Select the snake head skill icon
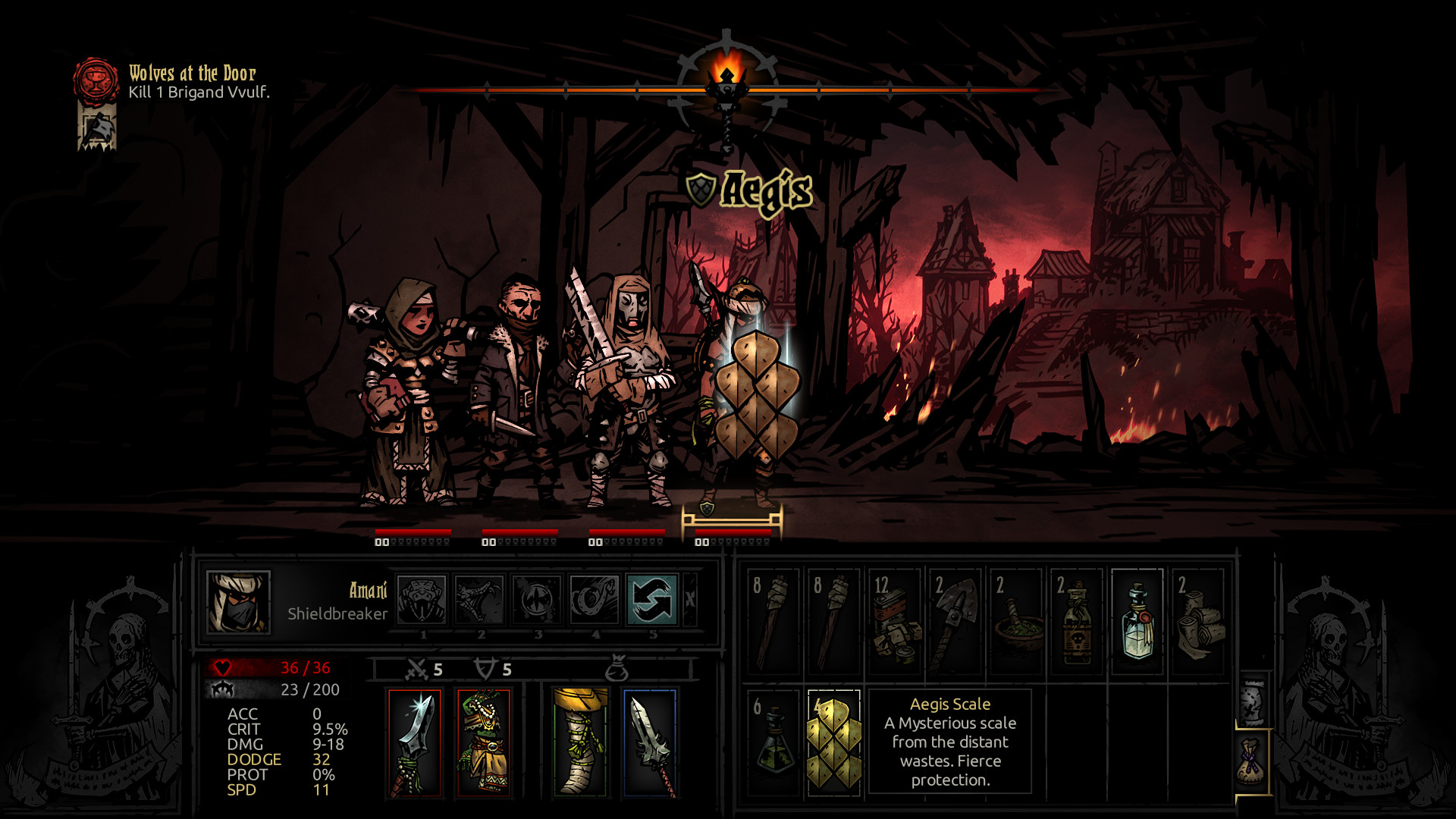 pos(422,599)
